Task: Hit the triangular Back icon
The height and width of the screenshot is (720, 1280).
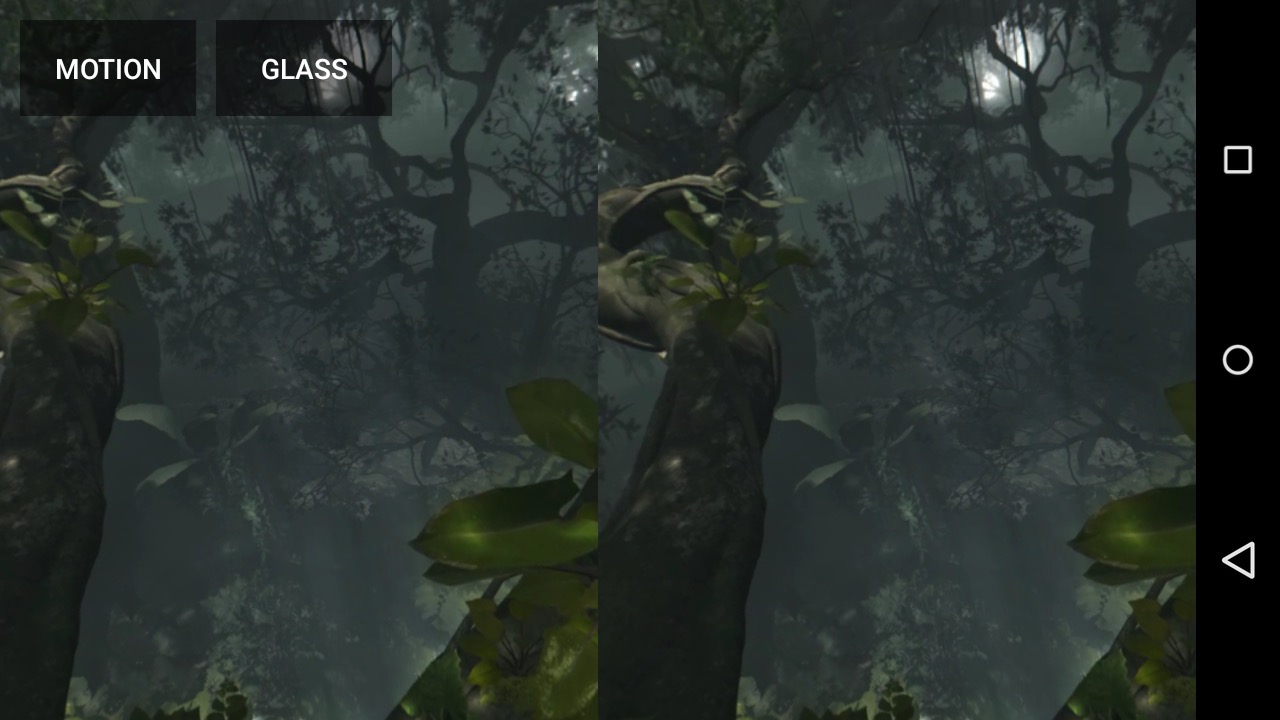Action: tap(1238, 560)
